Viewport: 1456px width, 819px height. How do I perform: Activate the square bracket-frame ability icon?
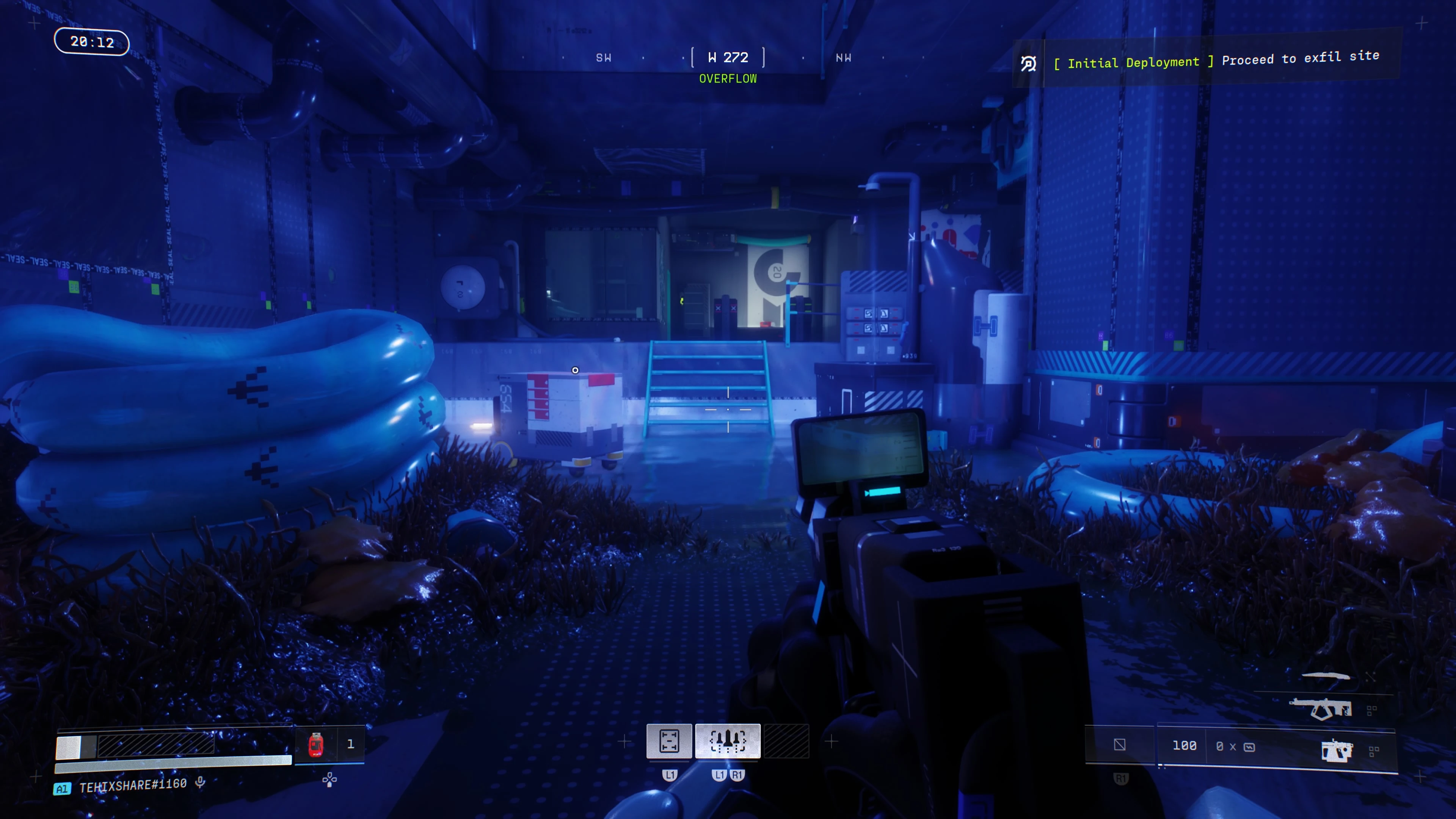pyautogui.click(x=669, y=741)
